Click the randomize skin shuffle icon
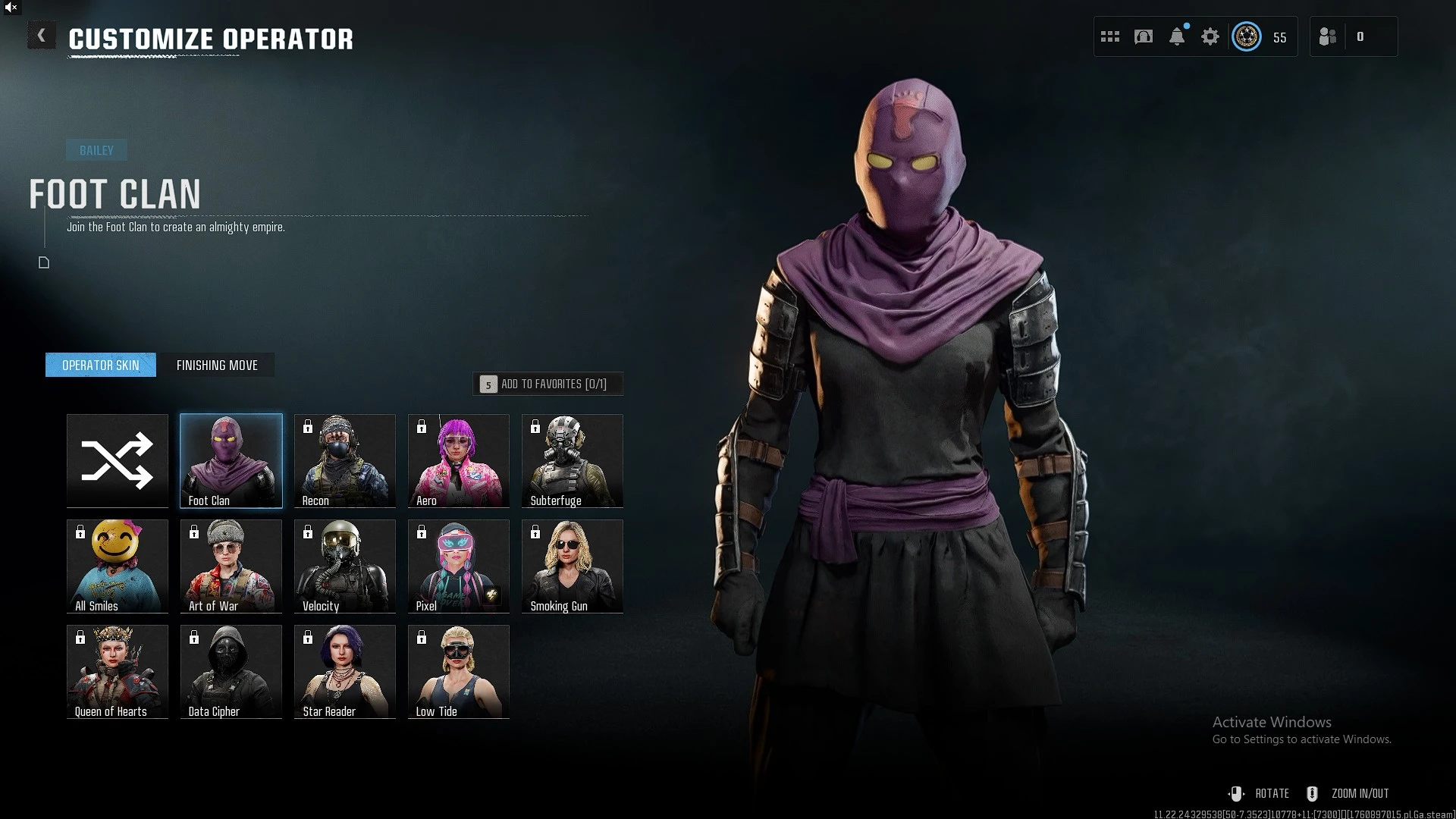Image resolution: width=1456 pixels, height=819 pixels. 117,460
